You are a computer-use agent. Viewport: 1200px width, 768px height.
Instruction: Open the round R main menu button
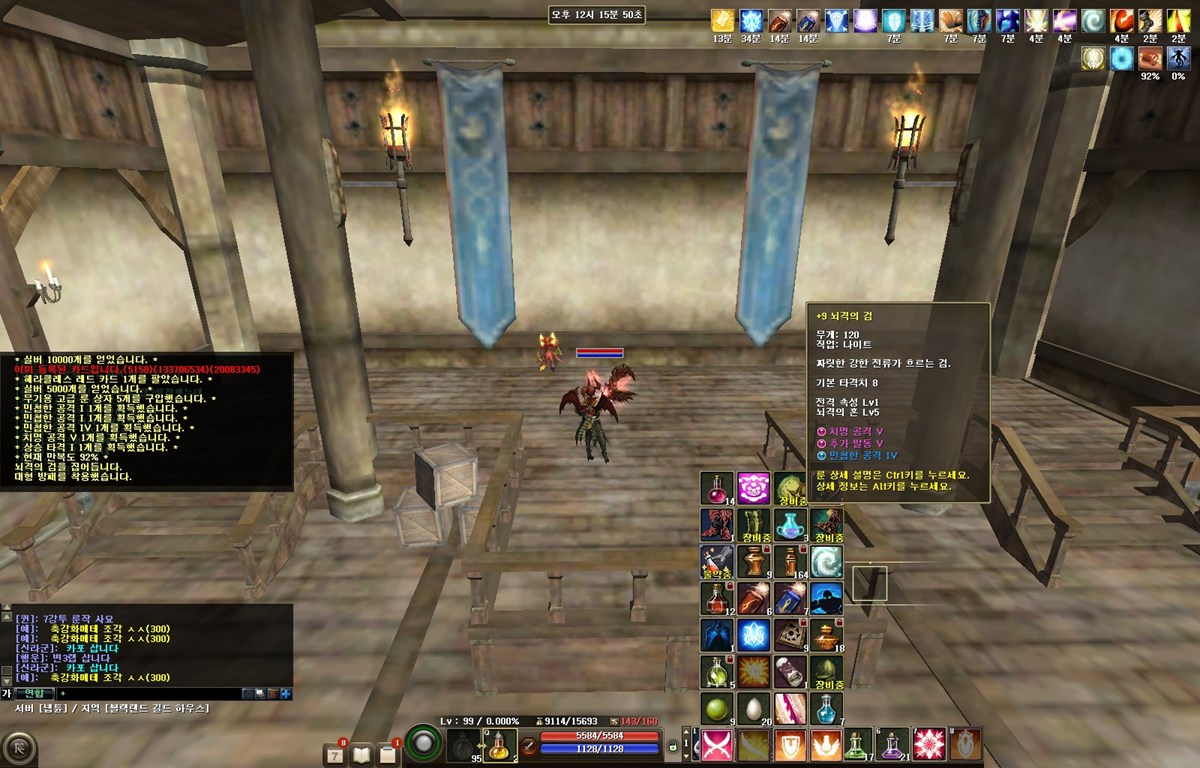[x=19, y=748]
